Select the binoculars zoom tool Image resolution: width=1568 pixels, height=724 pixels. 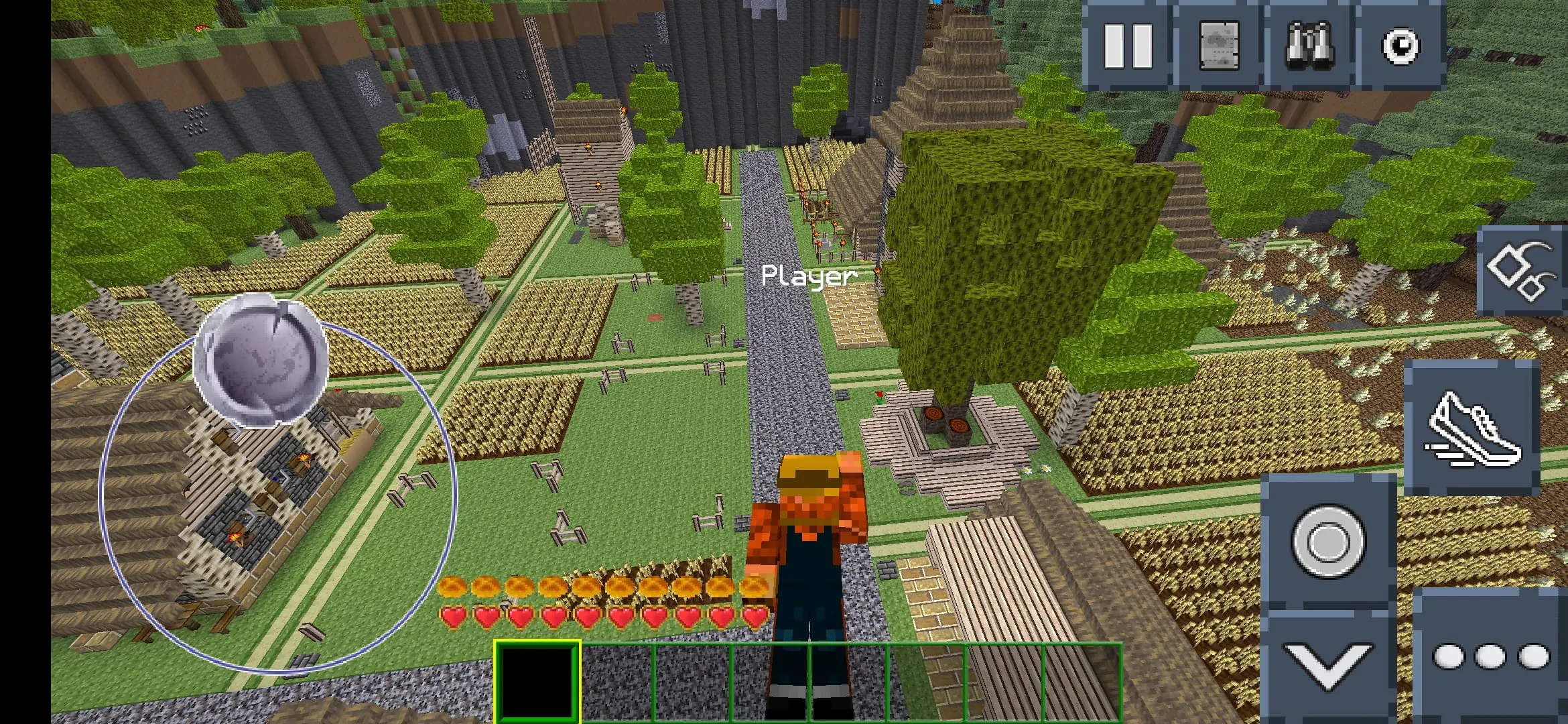pyautogui.click(x=1311, y=46)
